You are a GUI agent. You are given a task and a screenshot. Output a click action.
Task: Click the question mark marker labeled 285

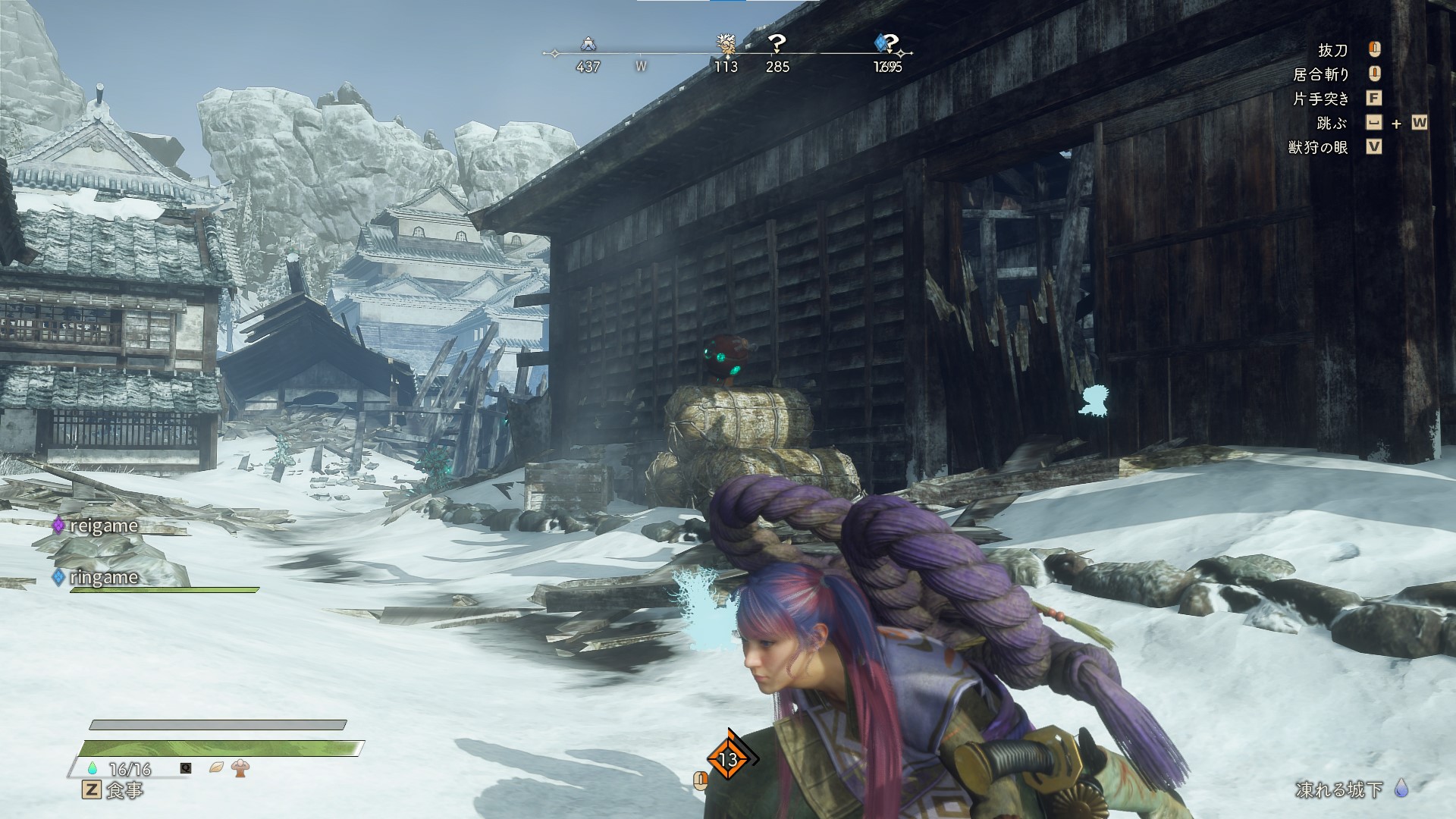tap(777, 44)
